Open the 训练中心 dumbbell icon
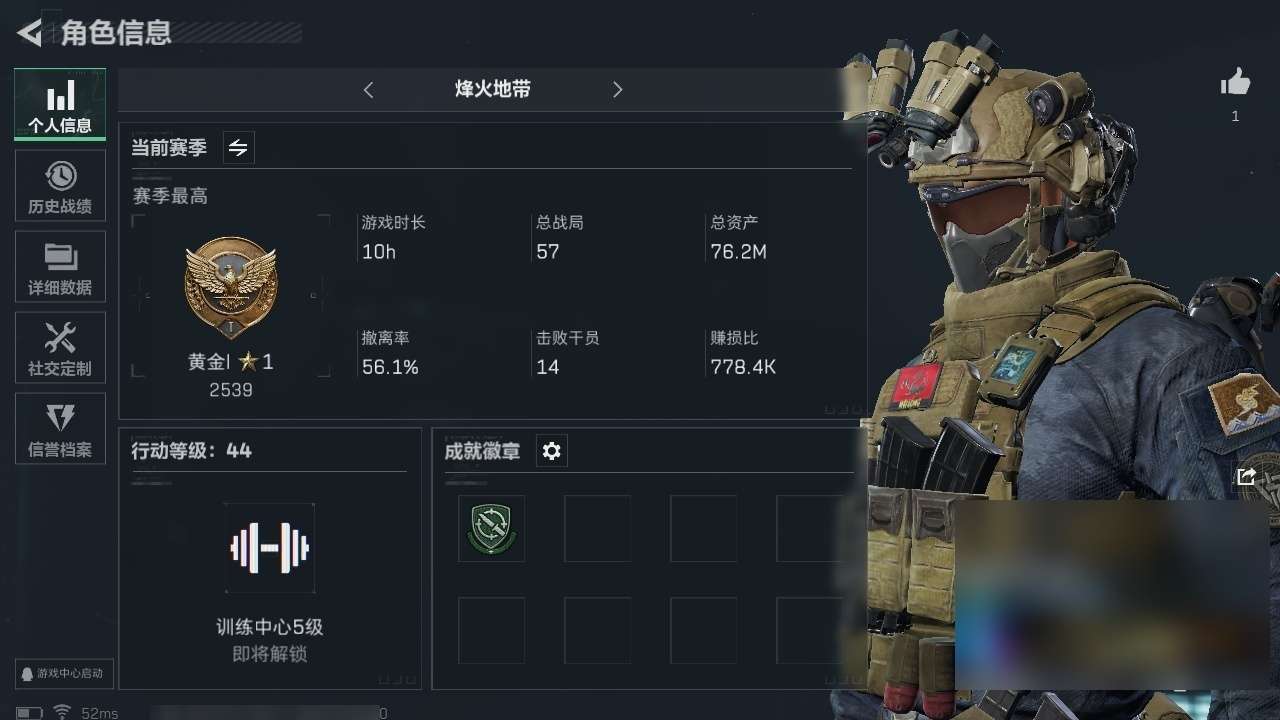Screen dimensions: 1280x720 269,548
